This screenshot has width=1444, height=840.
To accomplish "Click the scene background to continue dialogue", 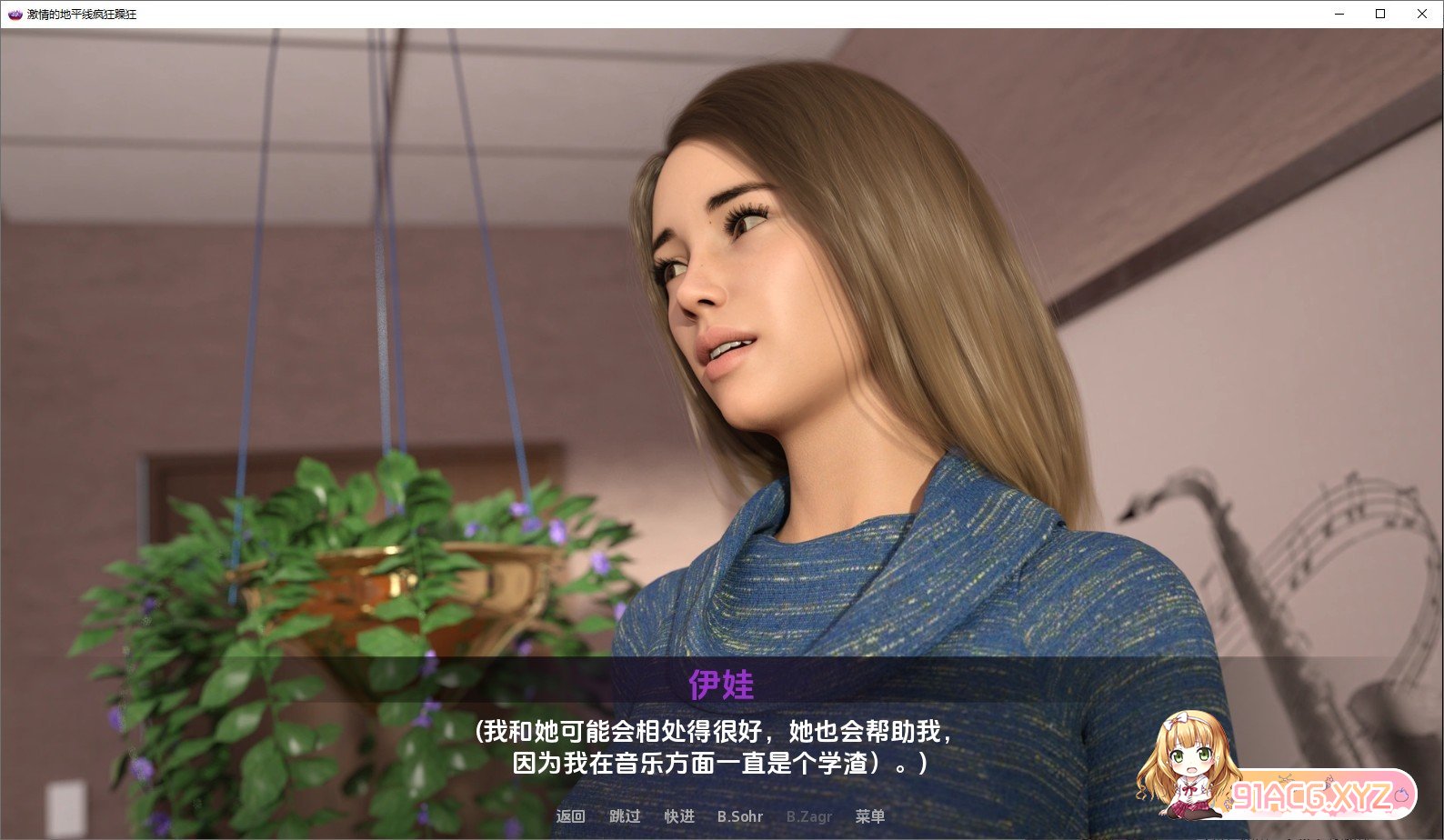I will [x=273, y=273].
